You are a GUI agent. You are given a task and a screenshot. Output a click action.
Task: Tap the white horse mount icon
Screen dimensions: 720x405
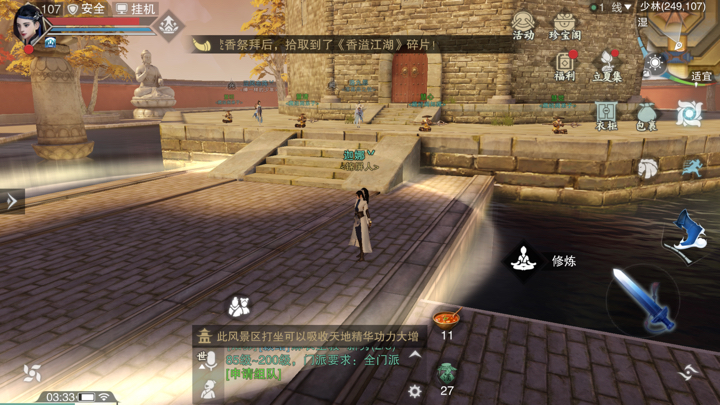coord(648,169)
